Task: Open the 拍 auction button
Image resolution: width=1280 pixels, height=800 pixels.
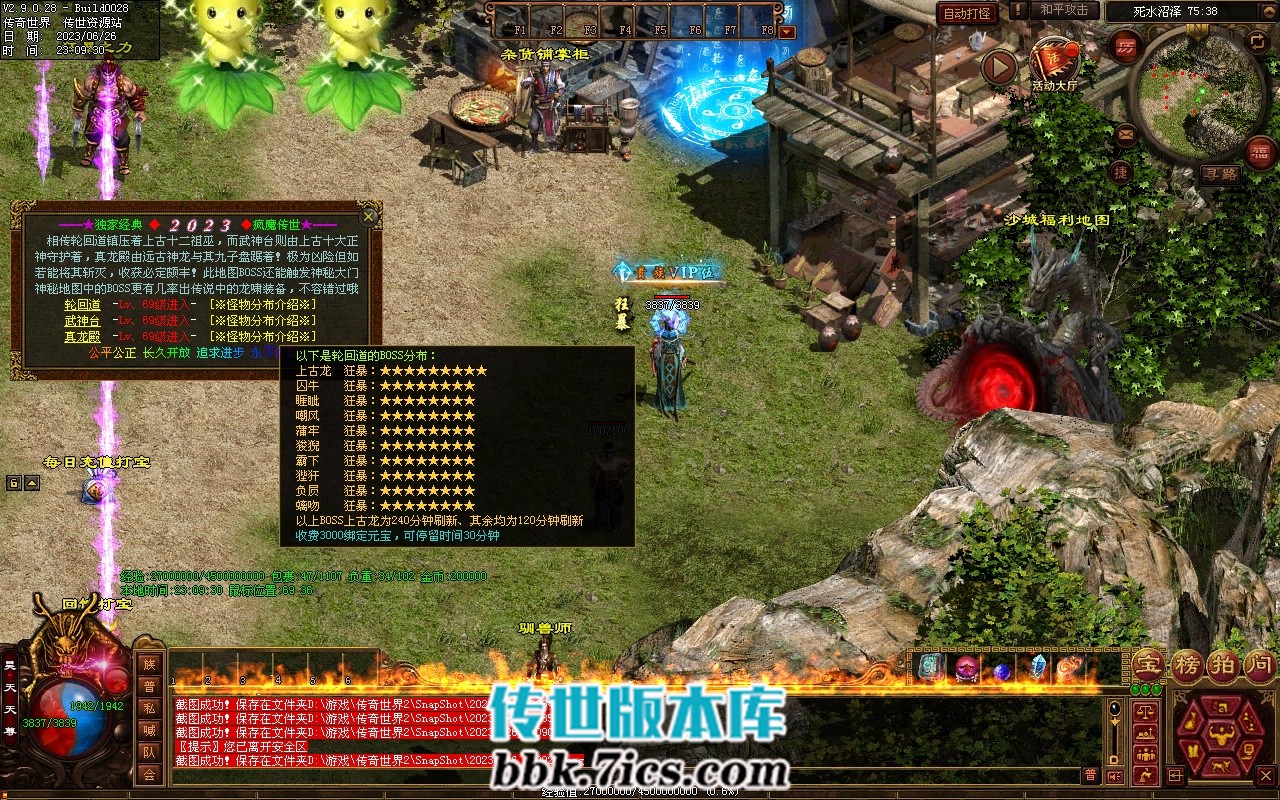Action: pyautogui.click(x=1224, y=665)
